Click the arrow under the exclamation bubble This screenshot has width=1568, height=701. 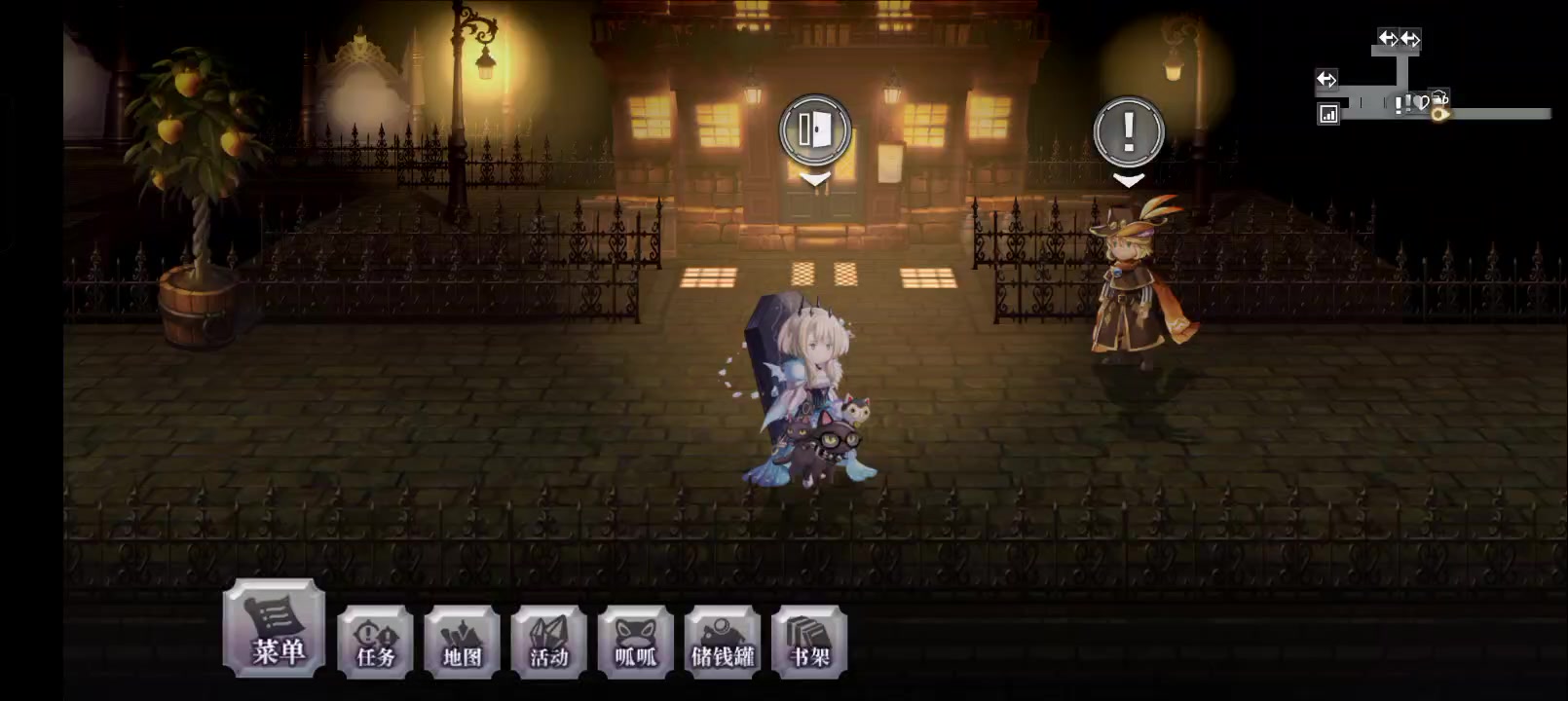coord(1130,179)
